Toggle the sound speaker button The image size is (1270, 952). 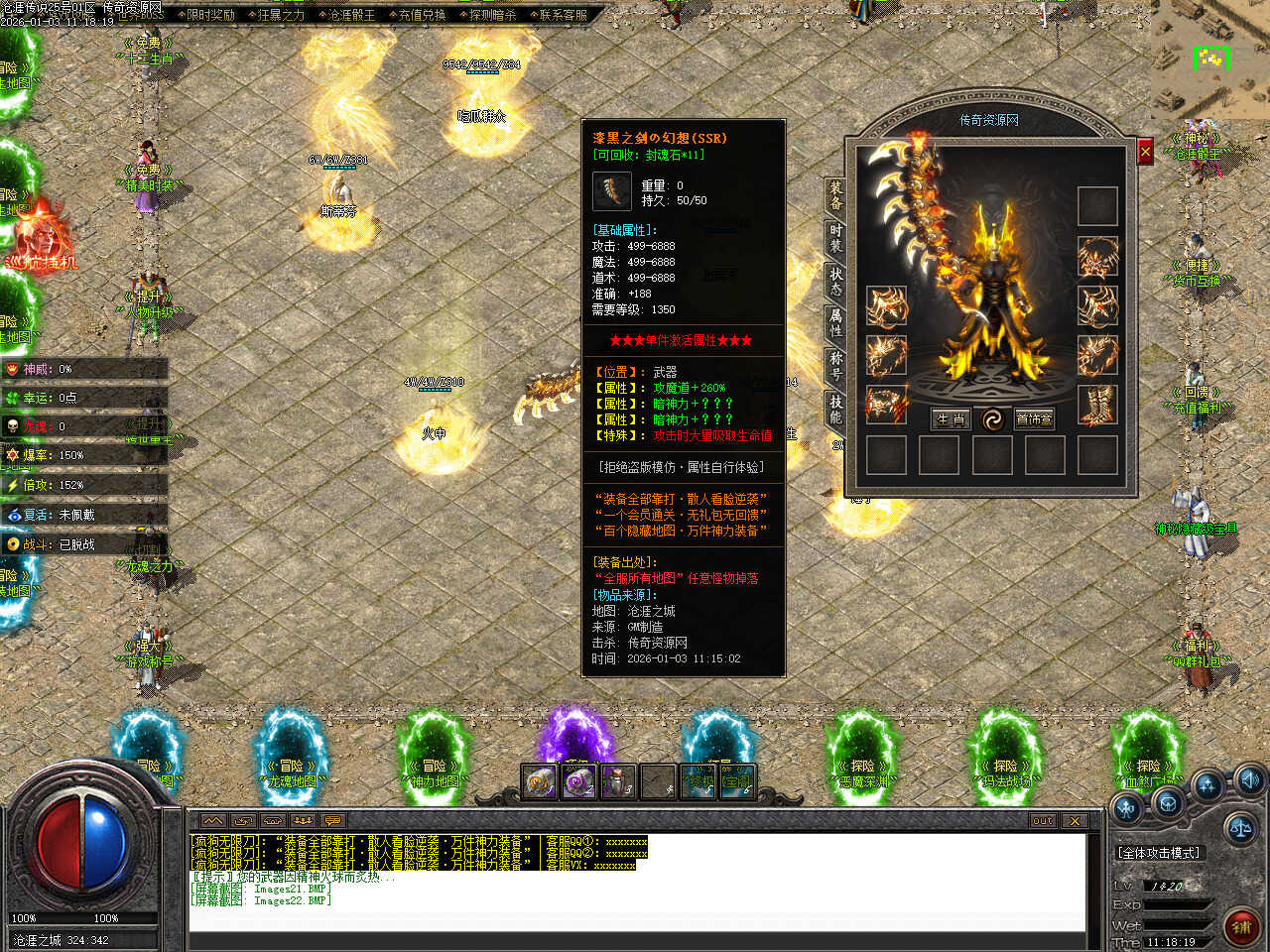[1249, 778]
